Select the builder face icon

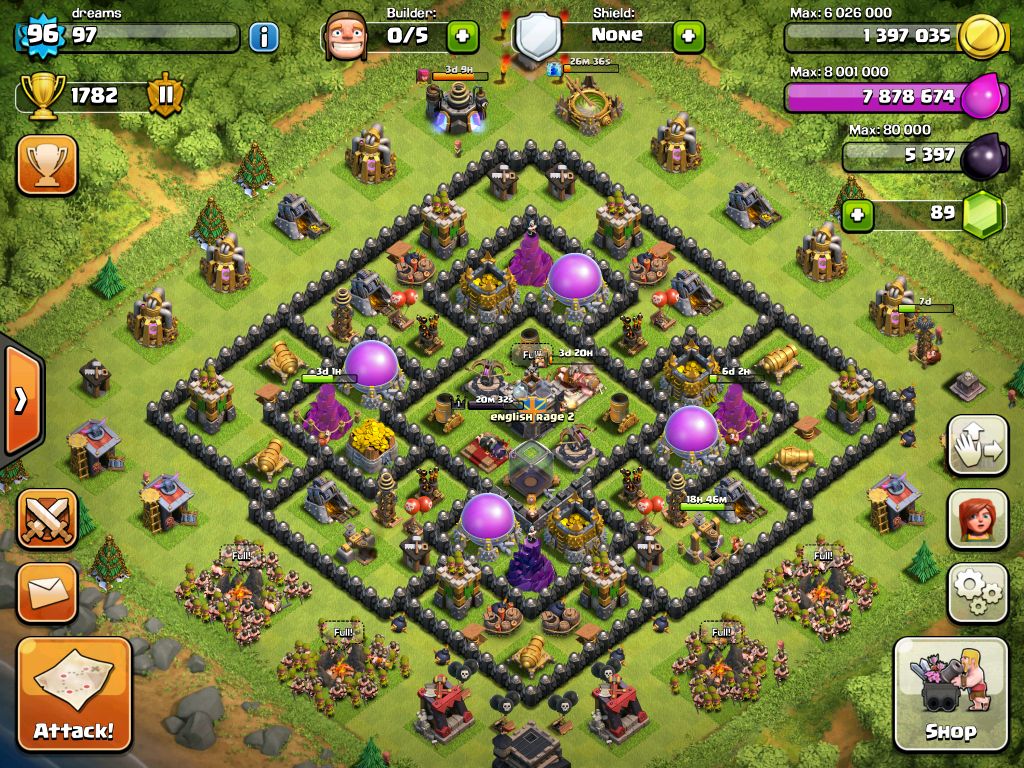[x=347, y=36]
